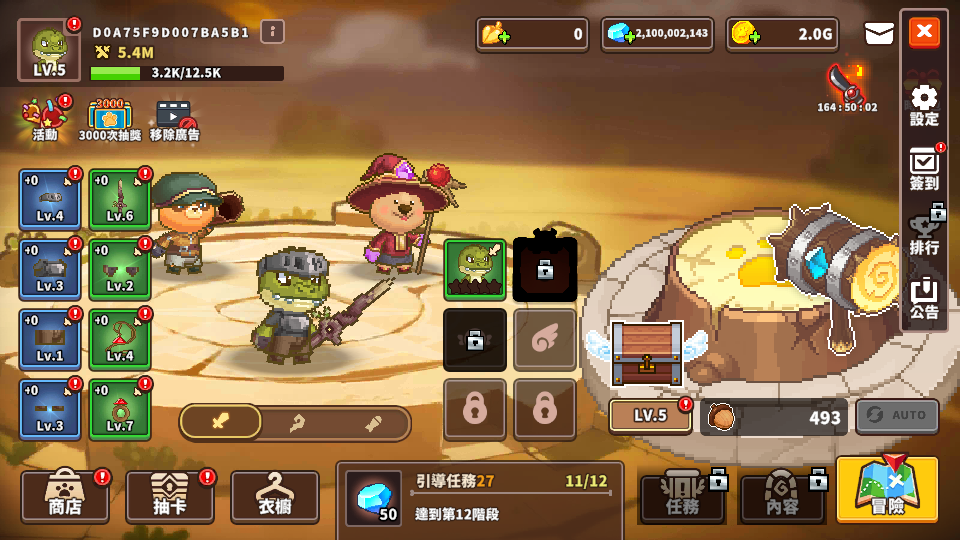Open the 引導任務 guide quest panel
The image size is (960, 540).
coord(480,497)
